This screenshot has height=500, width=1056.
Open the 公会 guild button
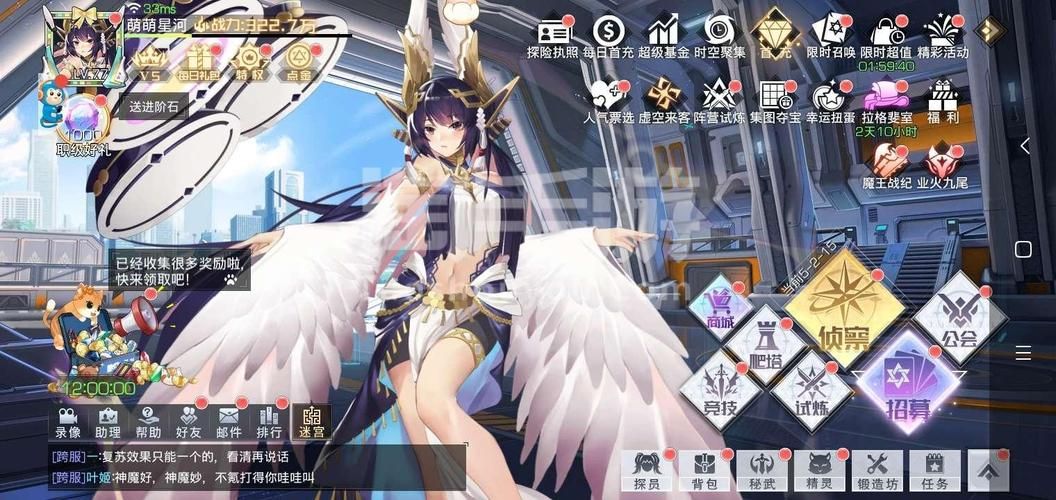957,320
